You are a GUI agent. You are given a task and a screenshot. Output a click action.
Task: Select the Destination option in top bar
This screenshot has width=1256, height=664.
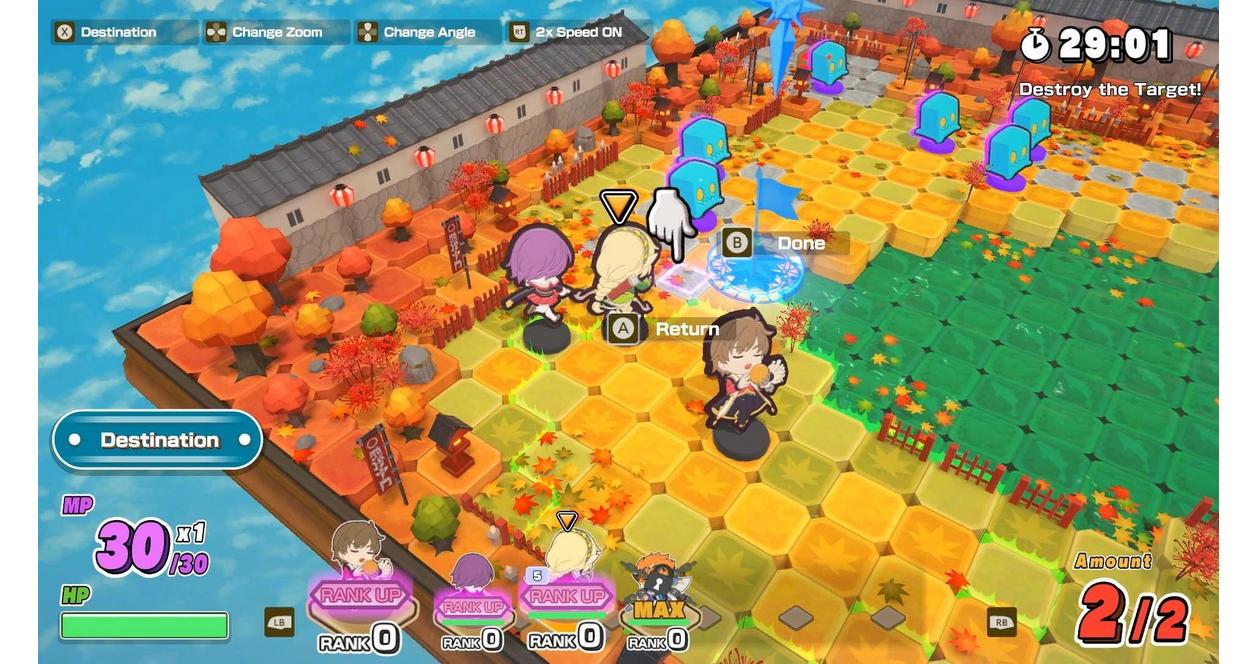click(118, 32)
